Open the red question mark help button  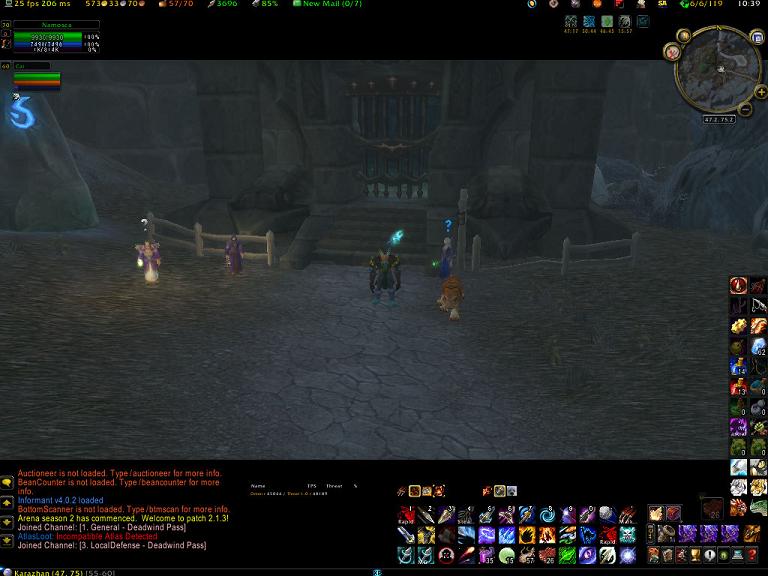(x=751, y=555)
